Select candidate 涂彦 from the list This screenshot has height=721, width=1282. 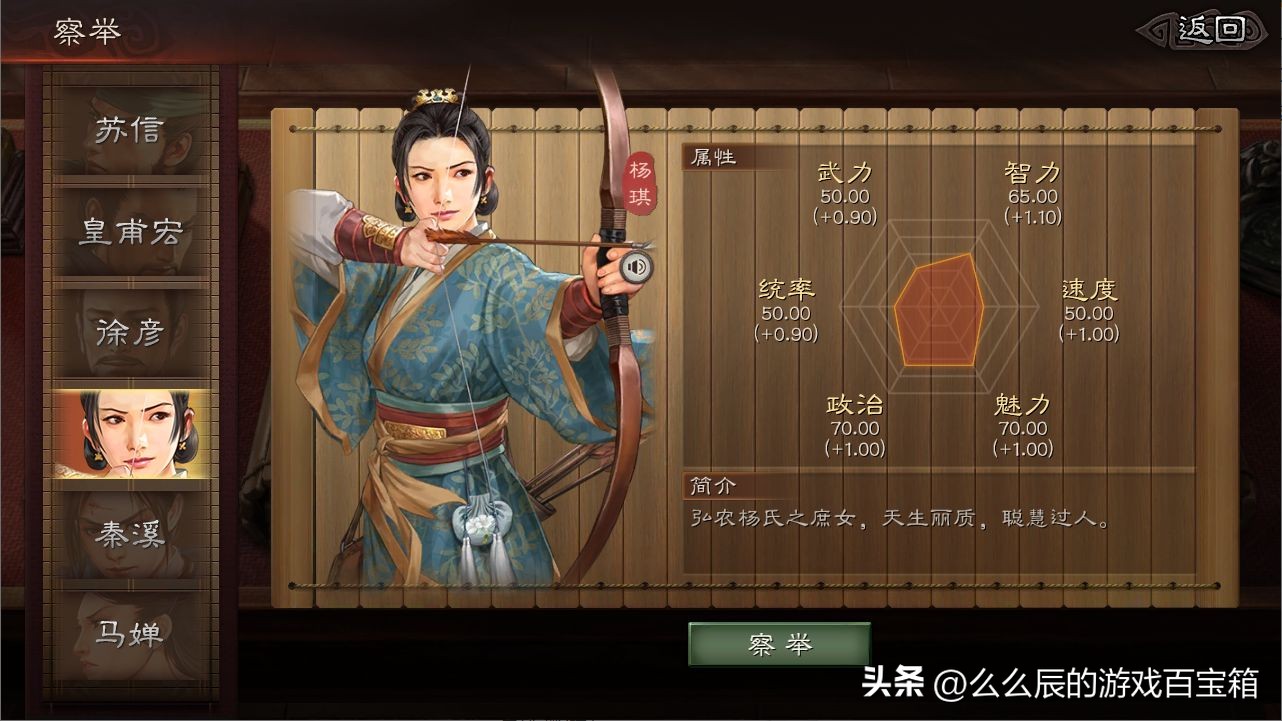131,332
